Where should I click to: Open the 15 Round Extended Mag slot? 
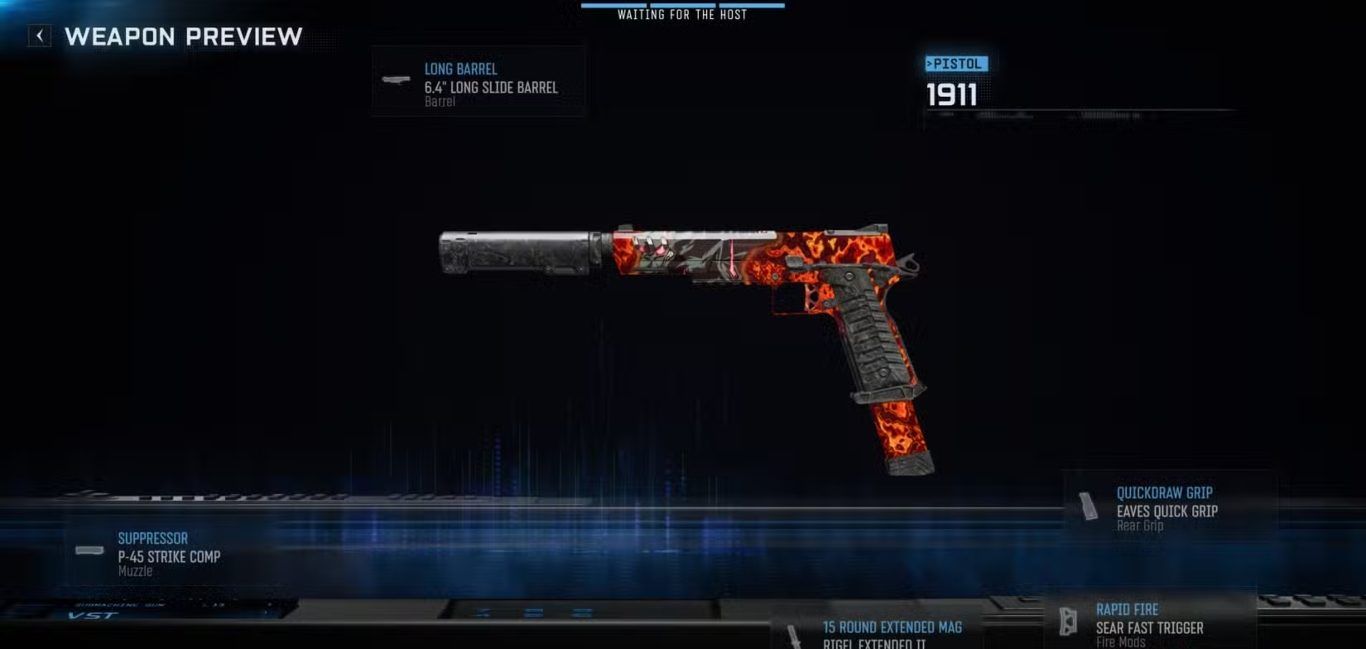879,631
